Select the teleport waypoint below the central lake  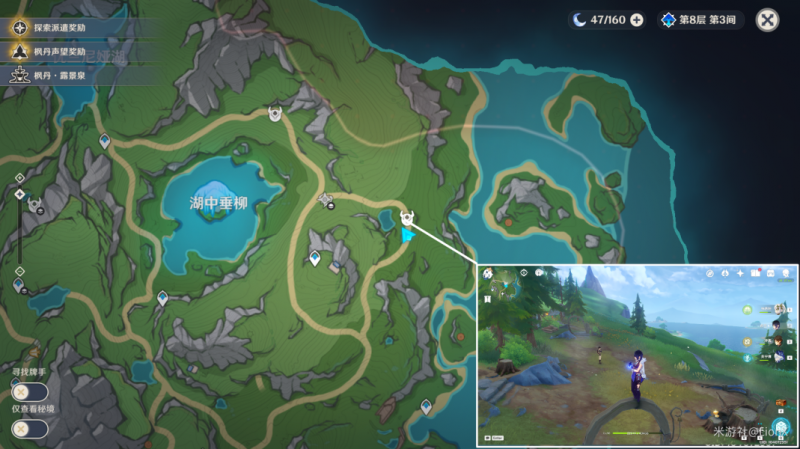click(x=316, y=260)
